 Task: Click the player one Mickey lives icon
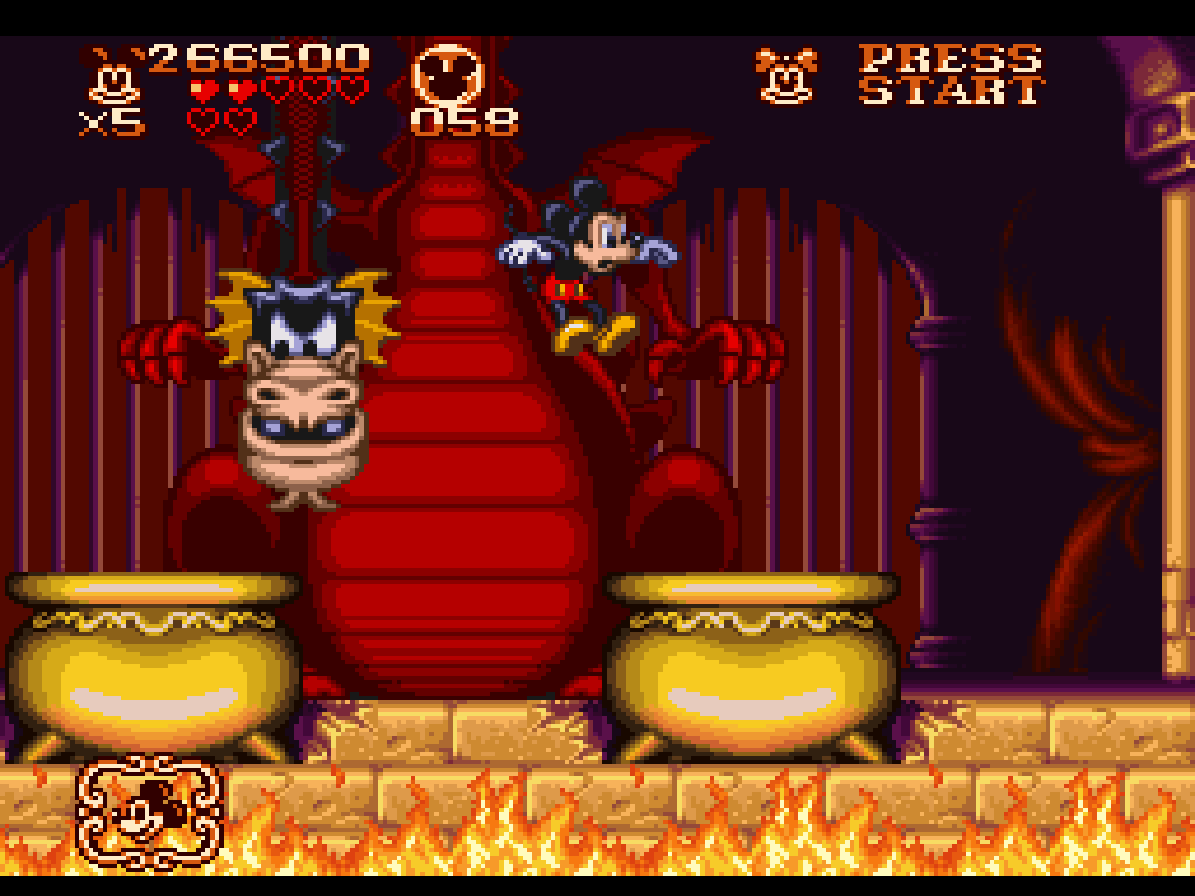click(x=113, y=76)
